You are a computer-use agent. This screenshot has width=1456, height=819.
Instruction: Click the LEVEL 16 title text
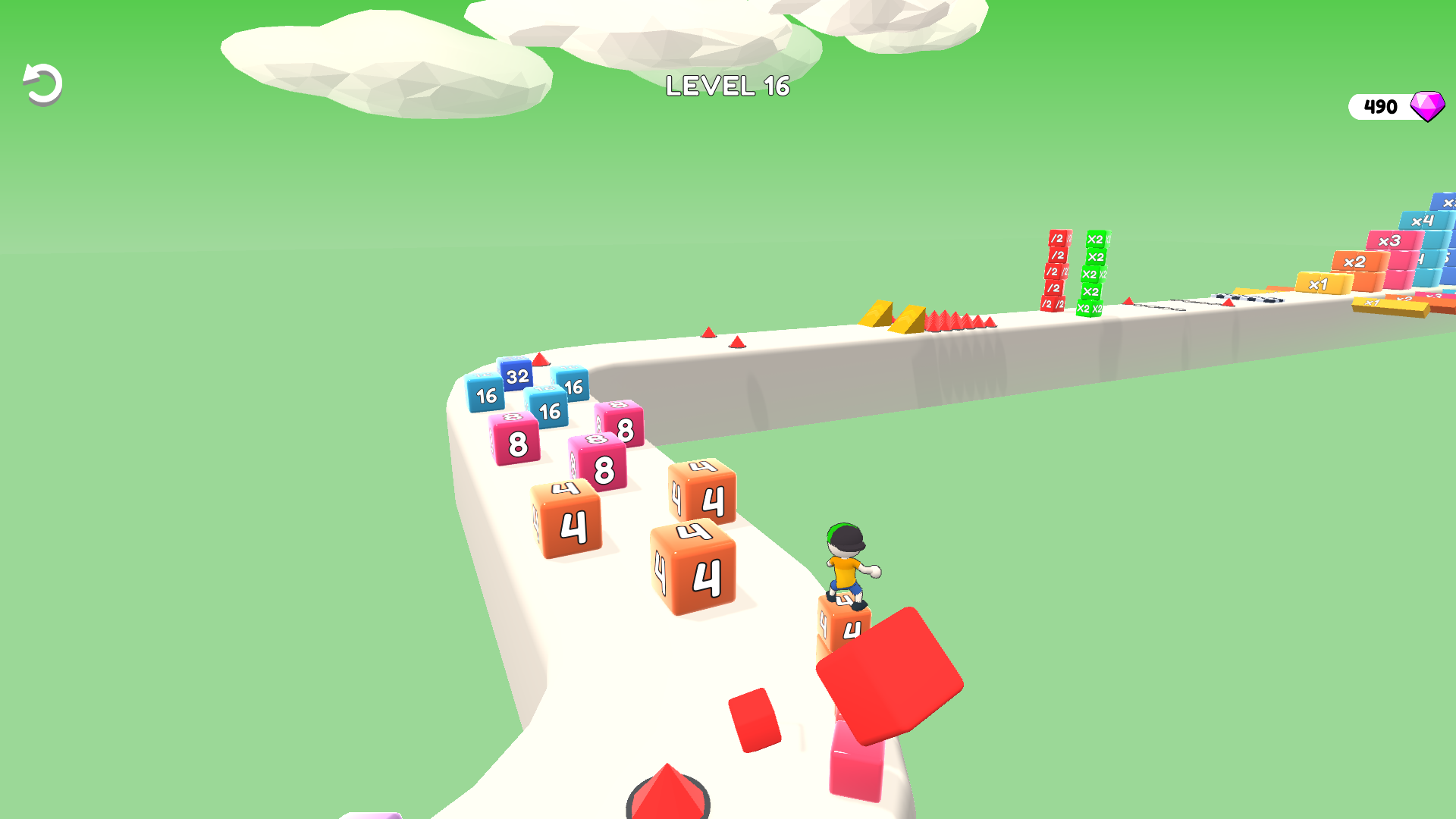click(x=727, y=87)
